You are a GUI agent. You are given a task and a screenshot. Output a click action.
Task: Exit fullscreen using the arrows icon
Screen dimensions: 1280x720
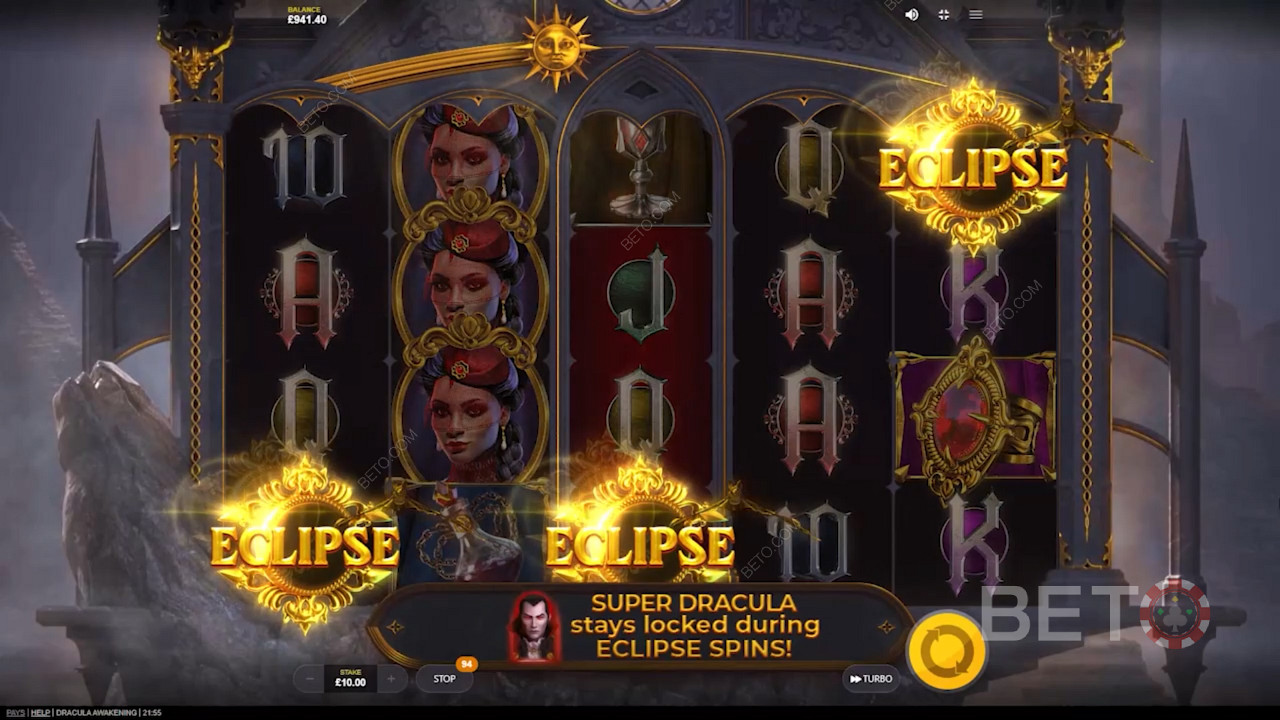tap(943, 14)
